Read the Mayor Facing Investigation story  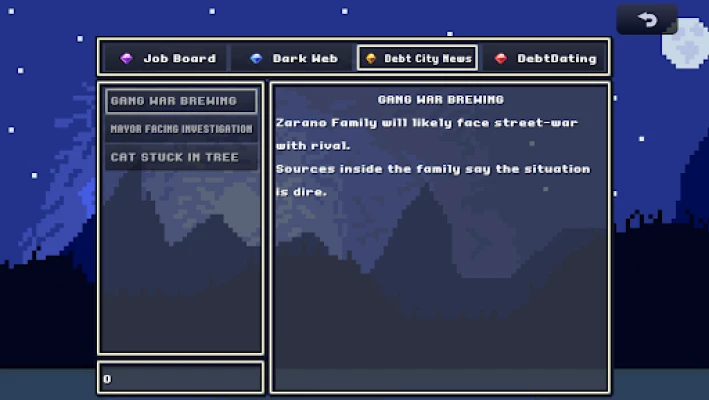[x=181, y=129]
